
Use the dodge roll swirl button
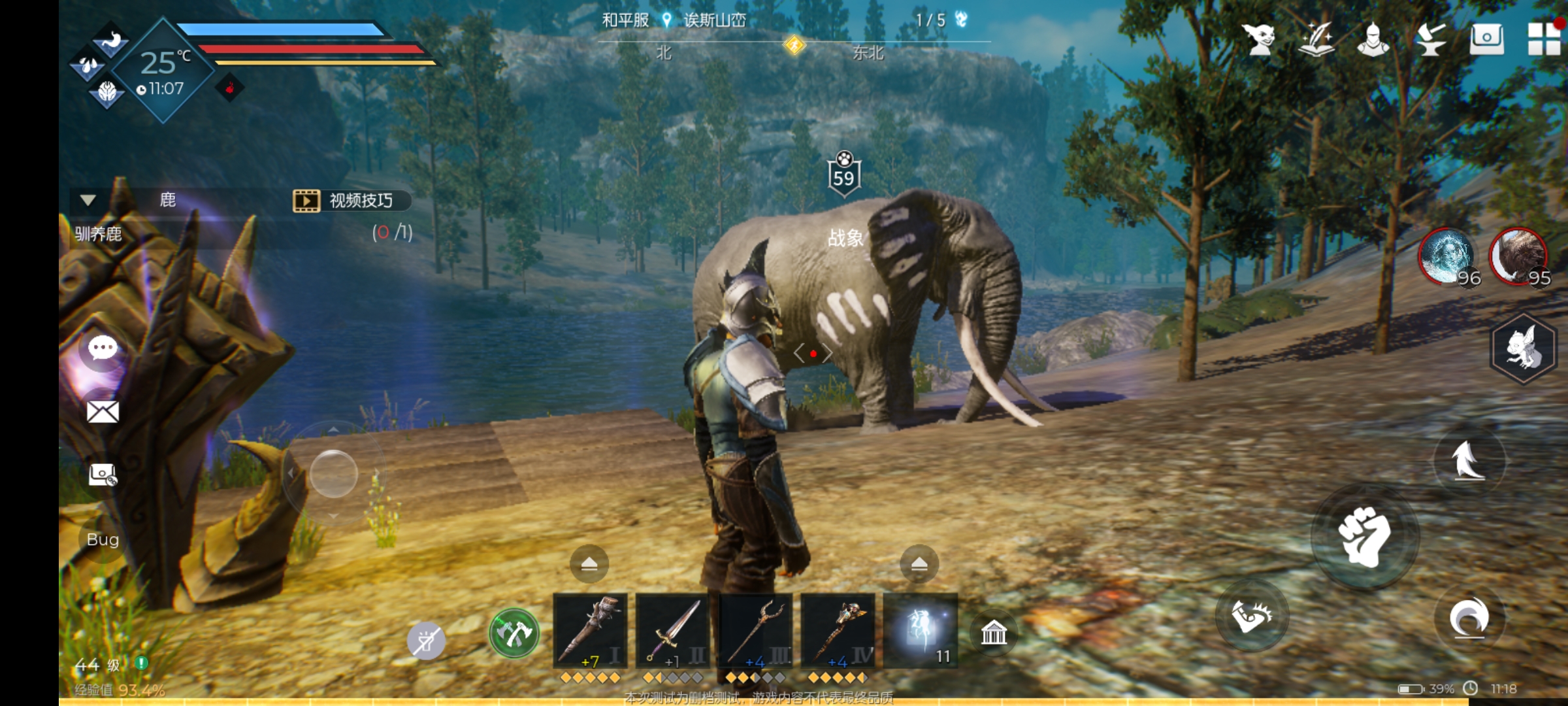click(x=1469, y=617)
